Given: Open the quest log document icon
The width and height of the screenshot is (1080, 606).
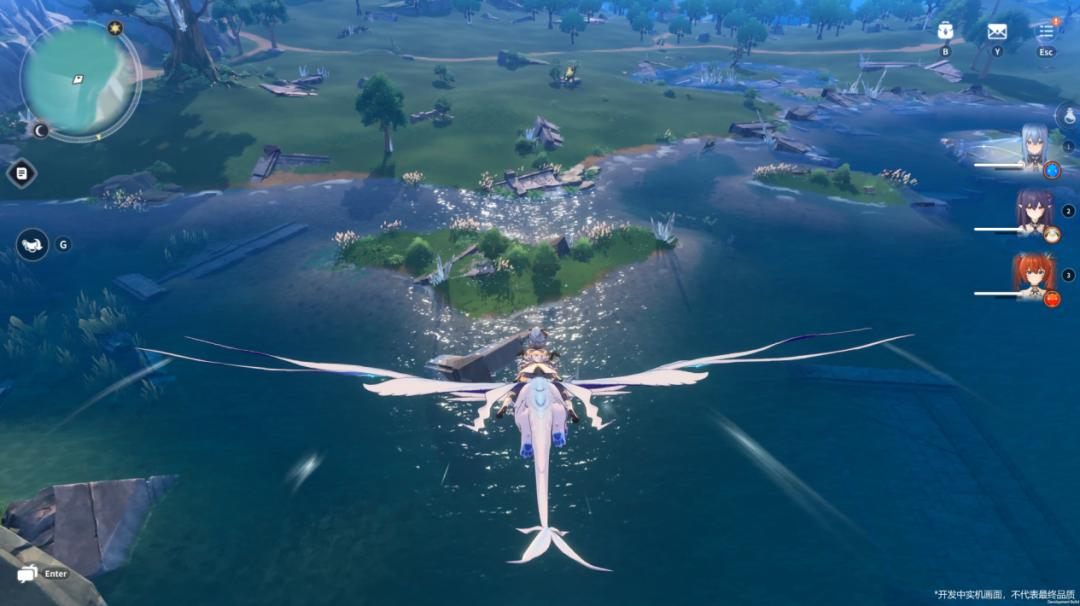Looking at the screenshot, I should [x=21, y=173].
